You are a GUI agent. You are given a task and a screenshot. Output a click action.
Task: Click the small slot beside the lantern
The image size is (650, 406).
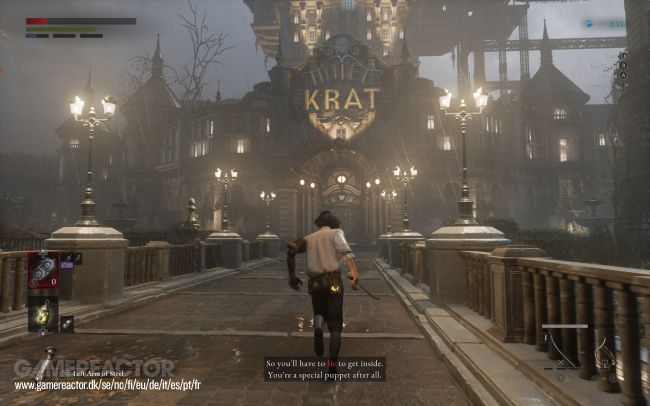(66, 323)
